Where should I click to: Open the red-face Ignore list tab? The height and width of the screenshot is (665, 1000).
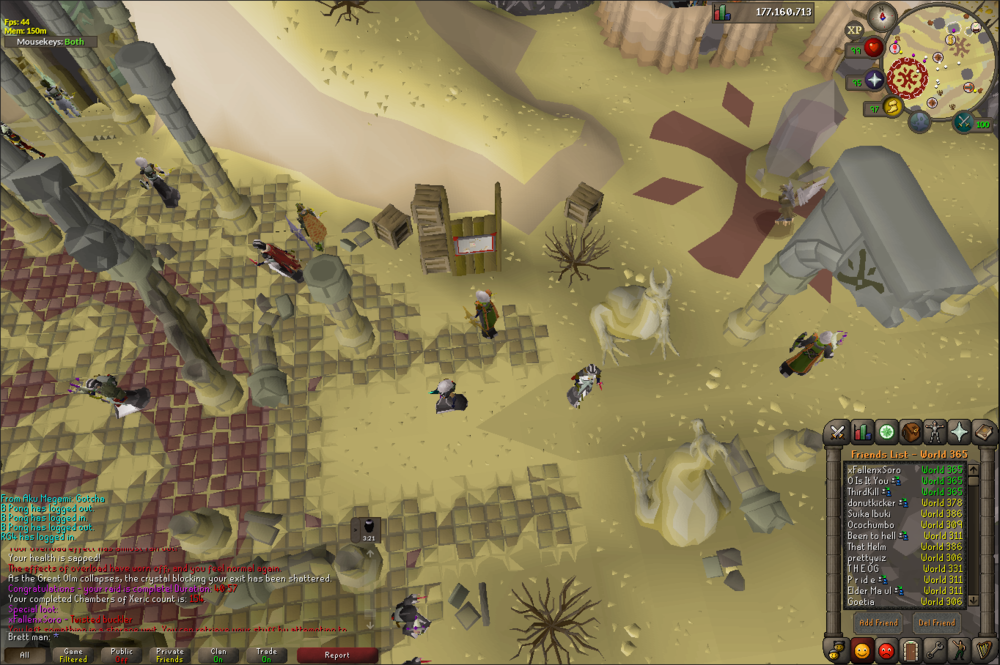[x=886, y=648]
